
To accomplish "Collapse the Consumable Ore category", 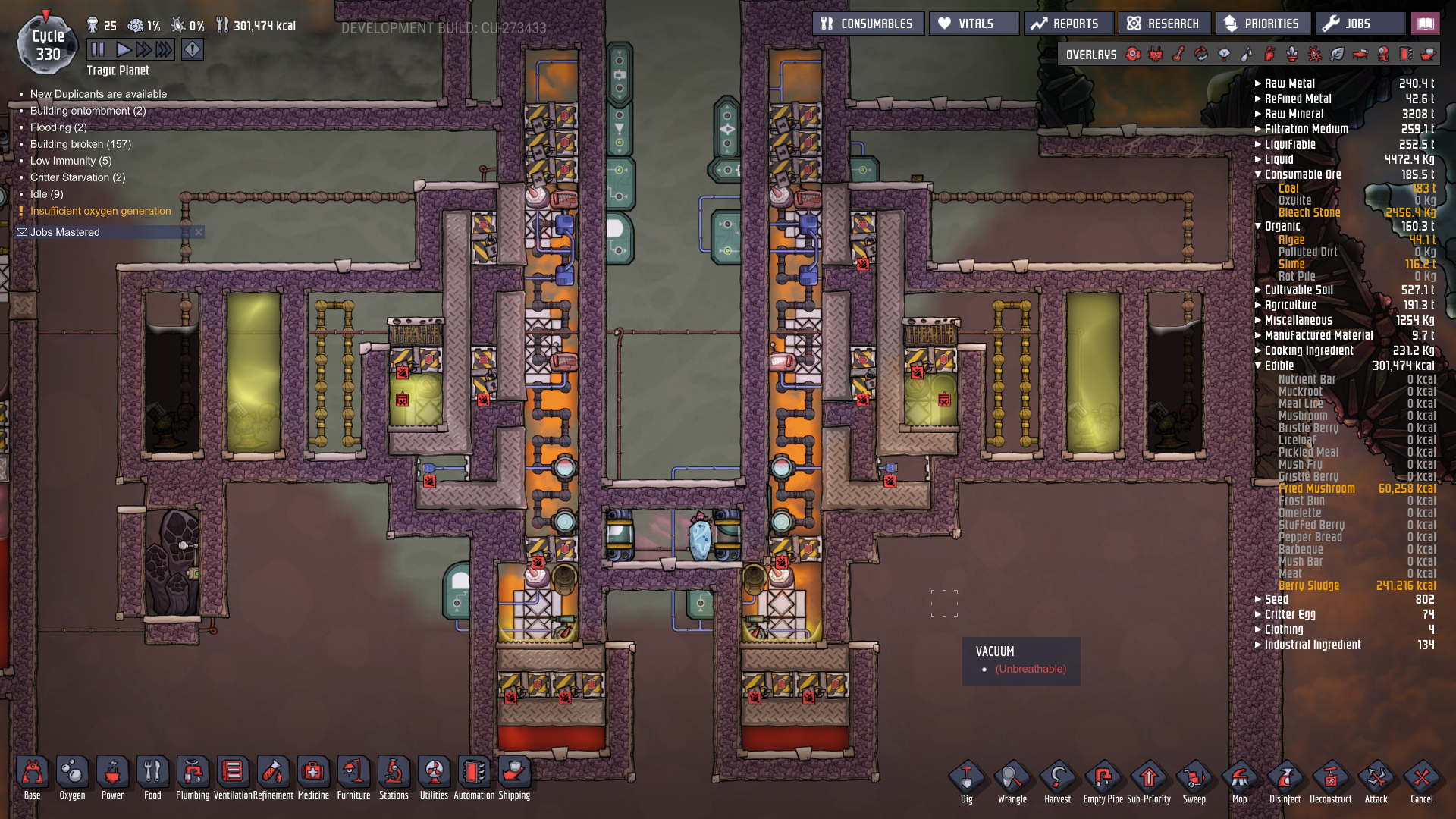I will [x=1258, y=174].
